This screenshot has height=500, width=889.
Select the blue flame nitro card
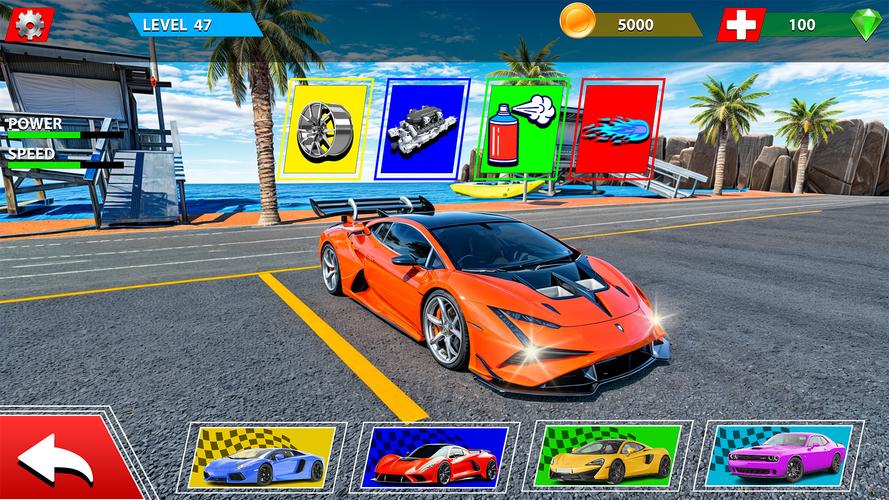(x=620, y=130)
